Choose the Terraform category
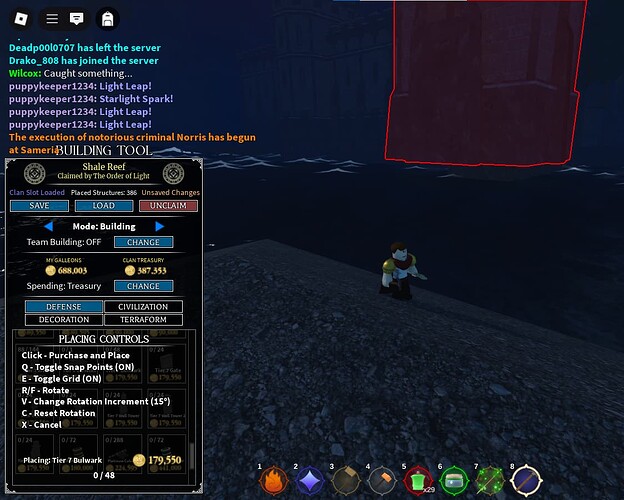This screenshot has height=500, width=624. click(143, 320)
